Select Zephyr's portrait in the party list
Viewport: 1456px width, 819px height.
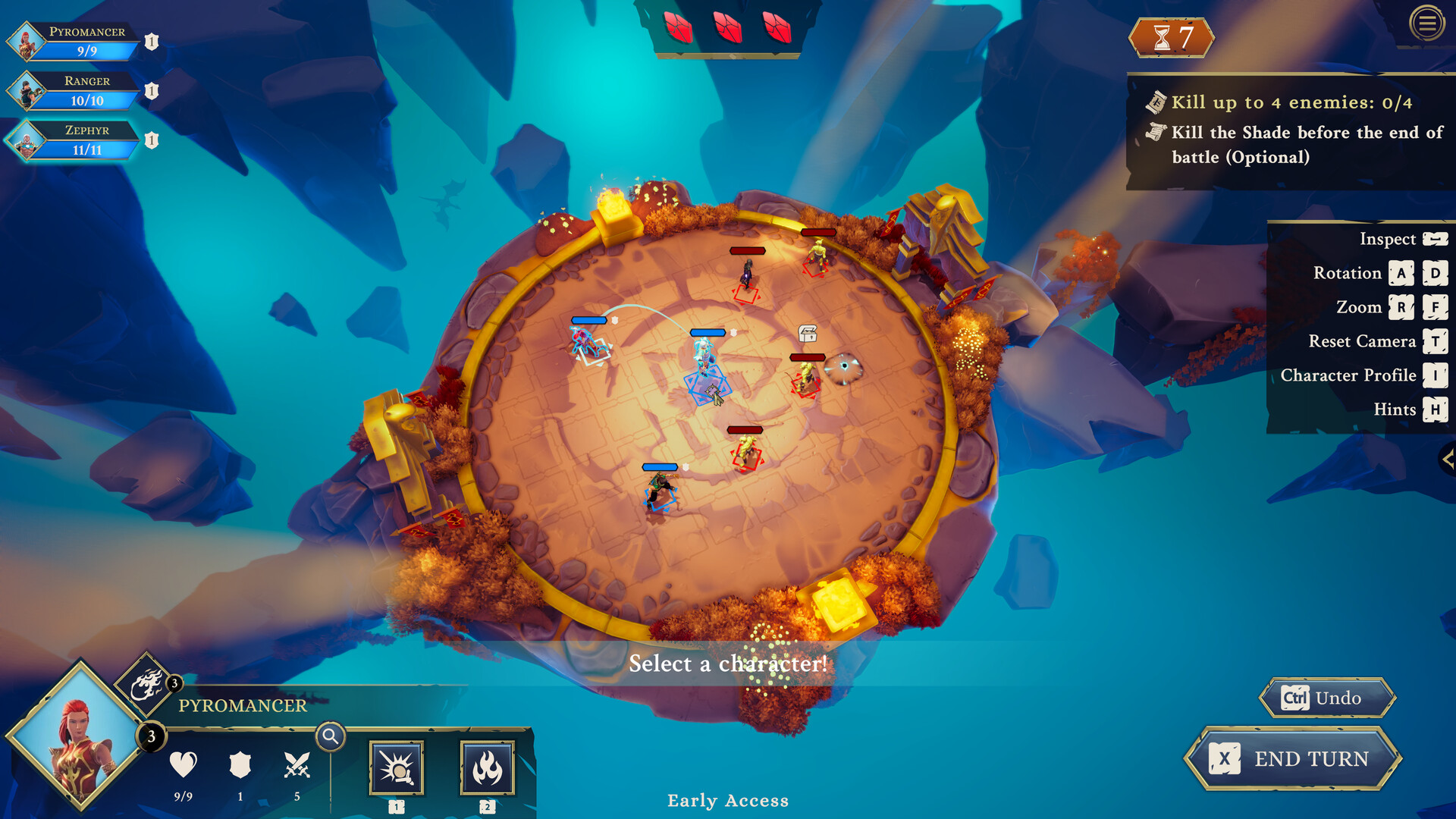coord(25,140)
